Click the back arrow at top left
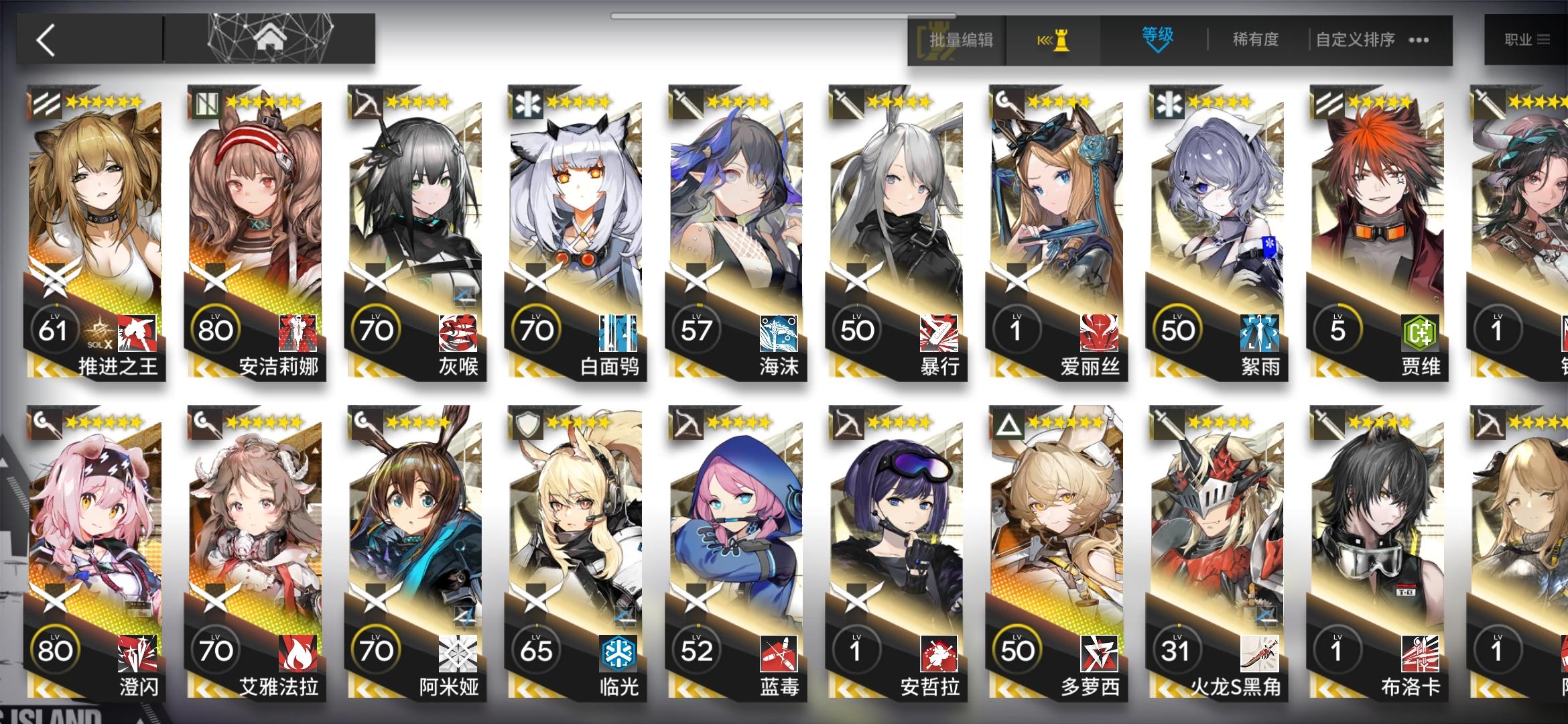Viewport: 1568px width, 724px height. 45,38
